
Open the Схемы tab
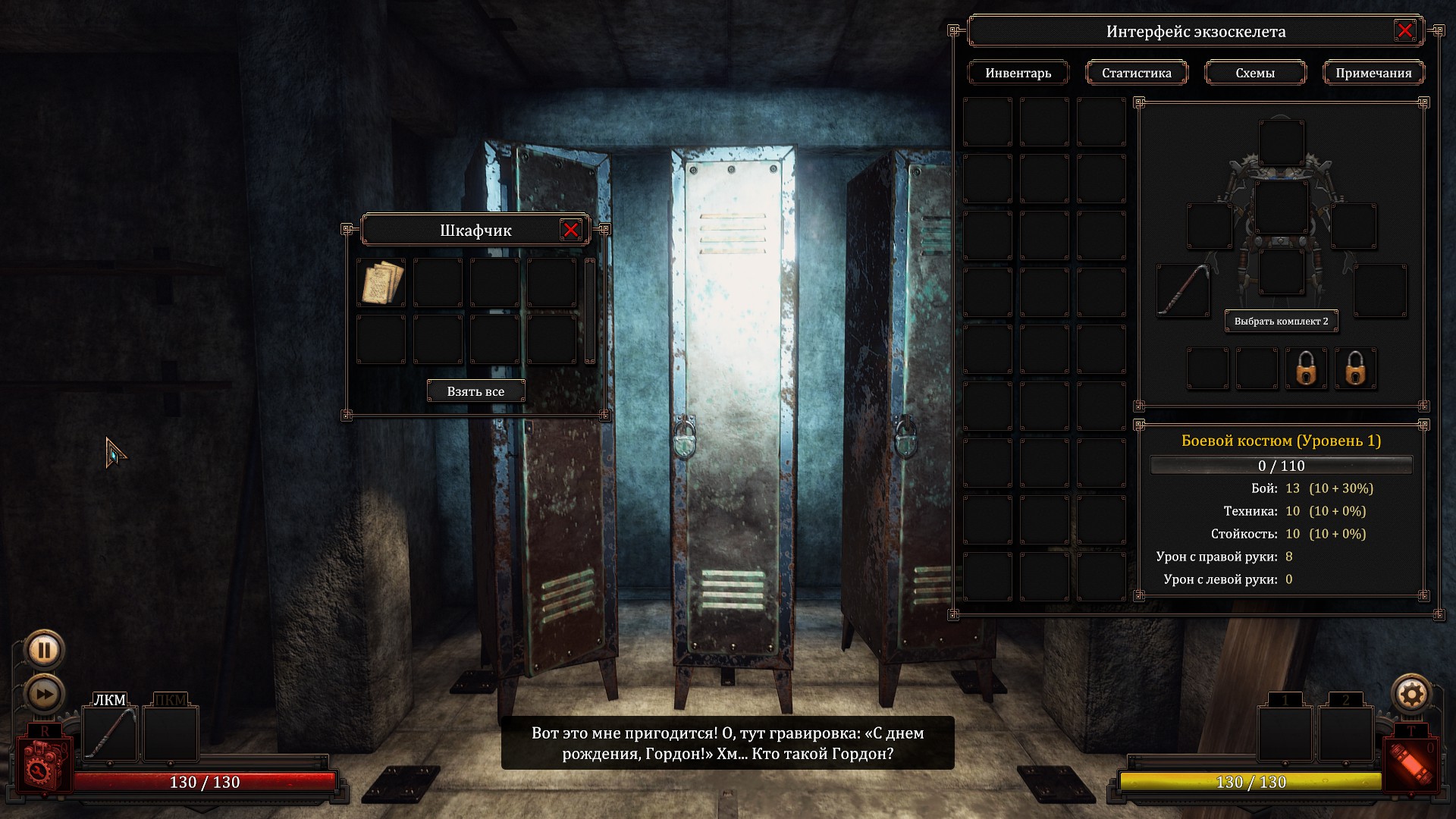(x=1255, y=73)
